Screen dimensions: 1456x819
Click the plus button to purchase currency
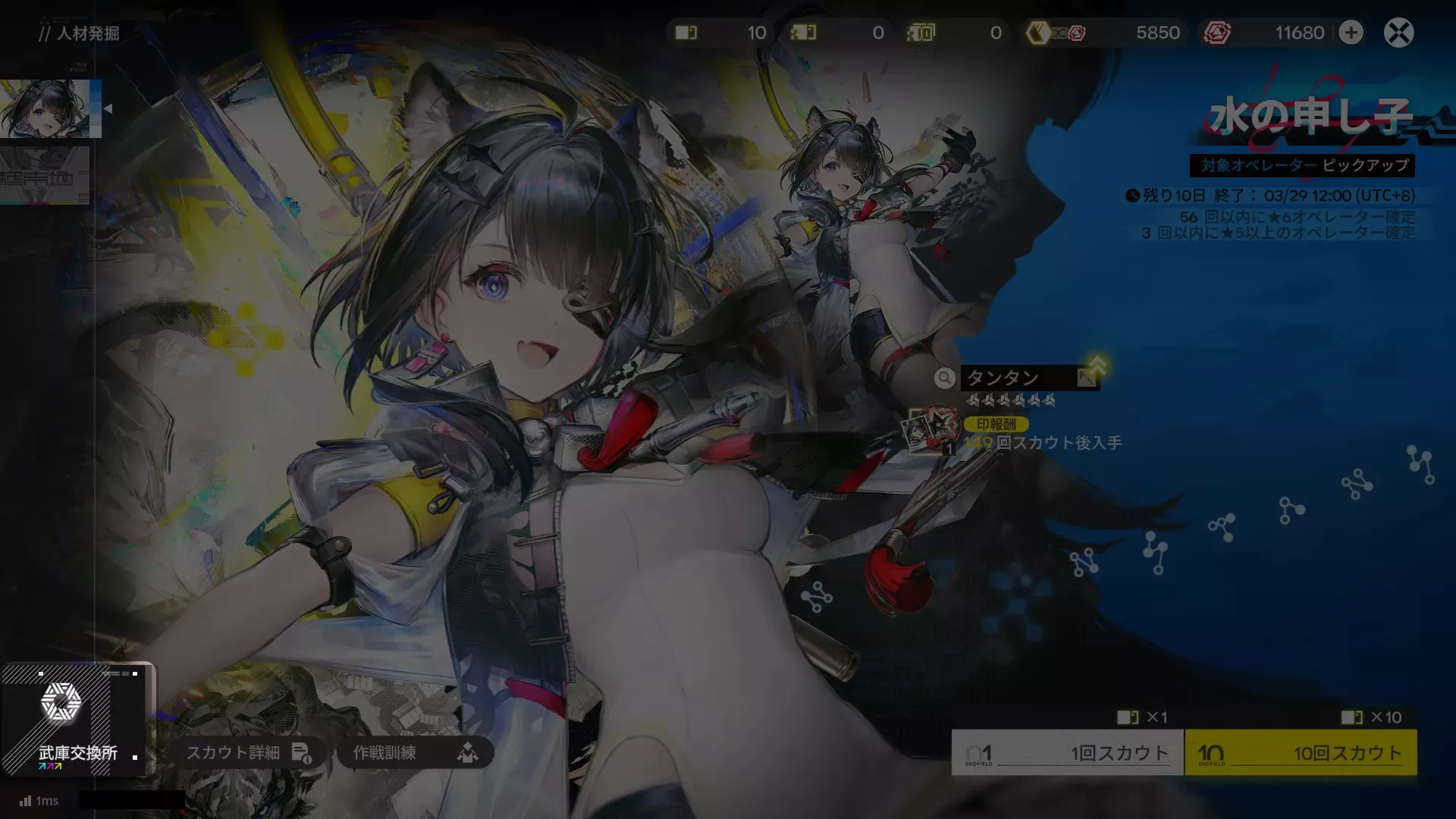[1351, 33]
